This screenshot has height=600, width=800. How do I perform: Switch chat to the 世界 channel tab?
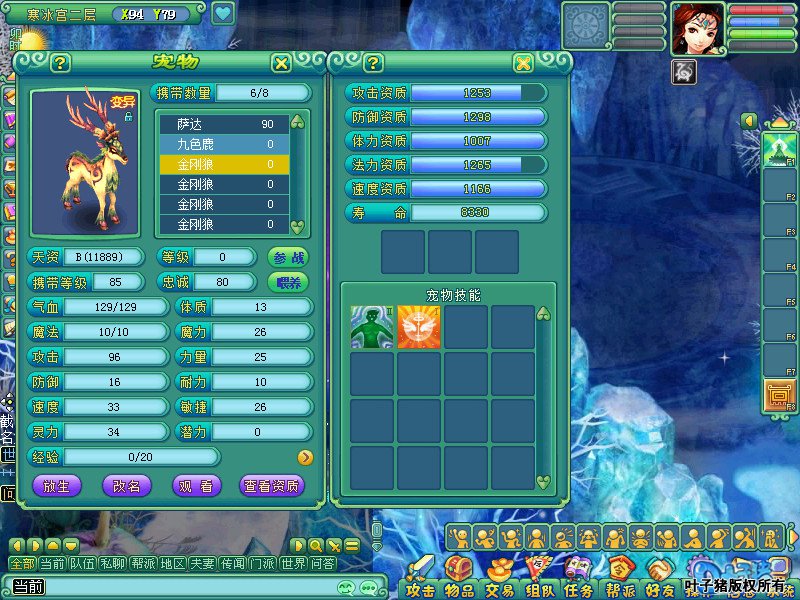coord(293,564)
